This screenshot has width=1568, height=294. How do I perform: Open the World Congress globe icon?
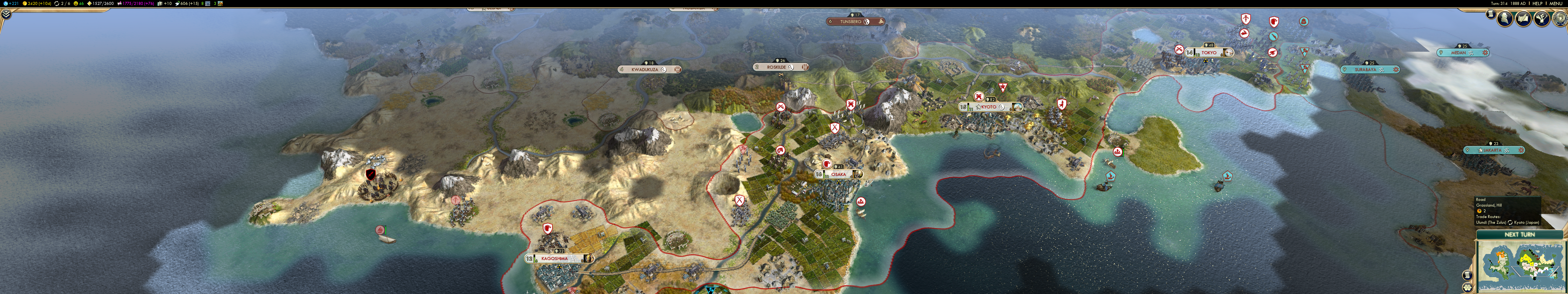tap(1561, 19)
